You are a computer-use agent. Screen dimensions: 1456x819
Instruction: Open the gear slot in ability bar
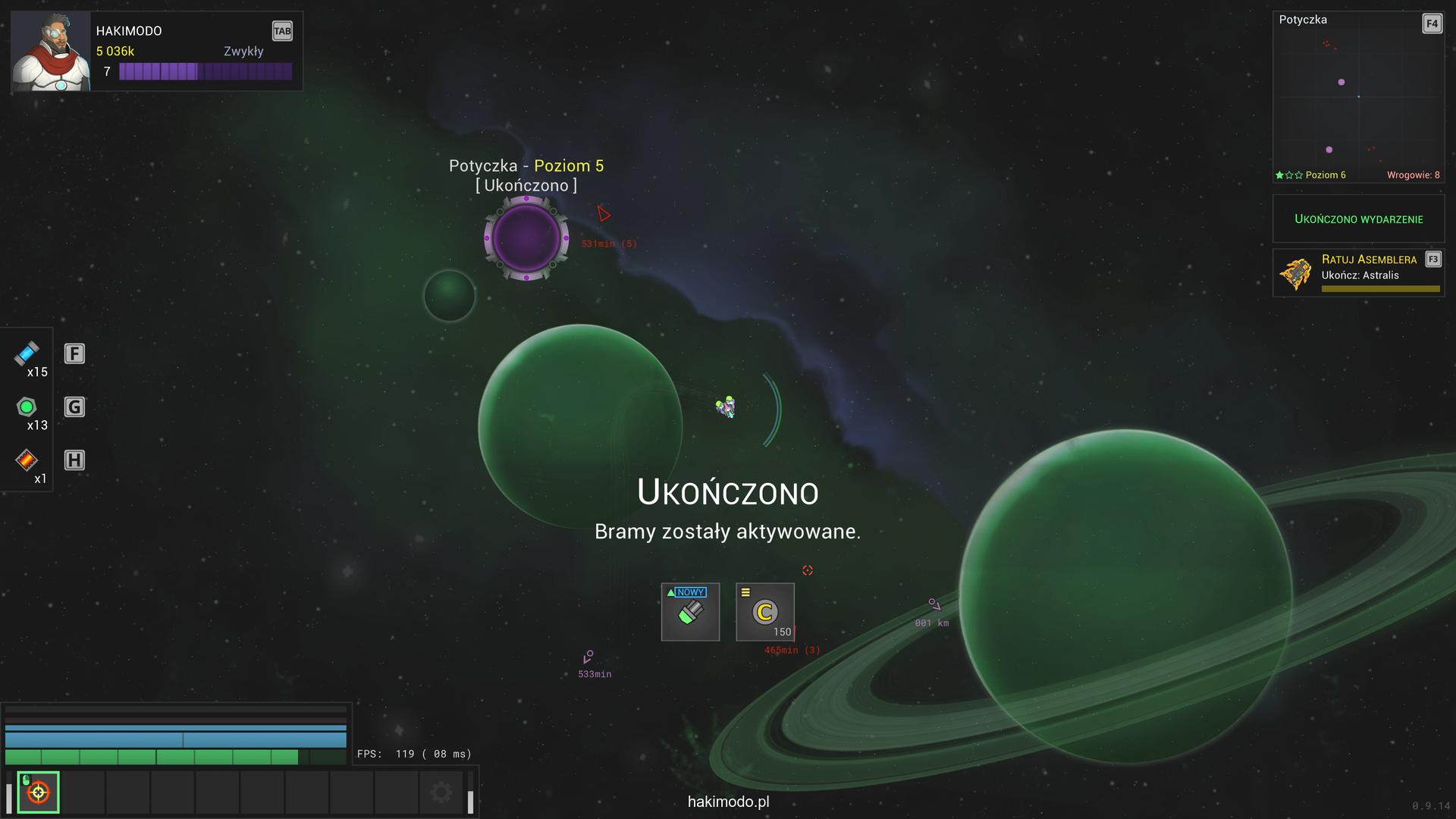[x=441, y=792]
